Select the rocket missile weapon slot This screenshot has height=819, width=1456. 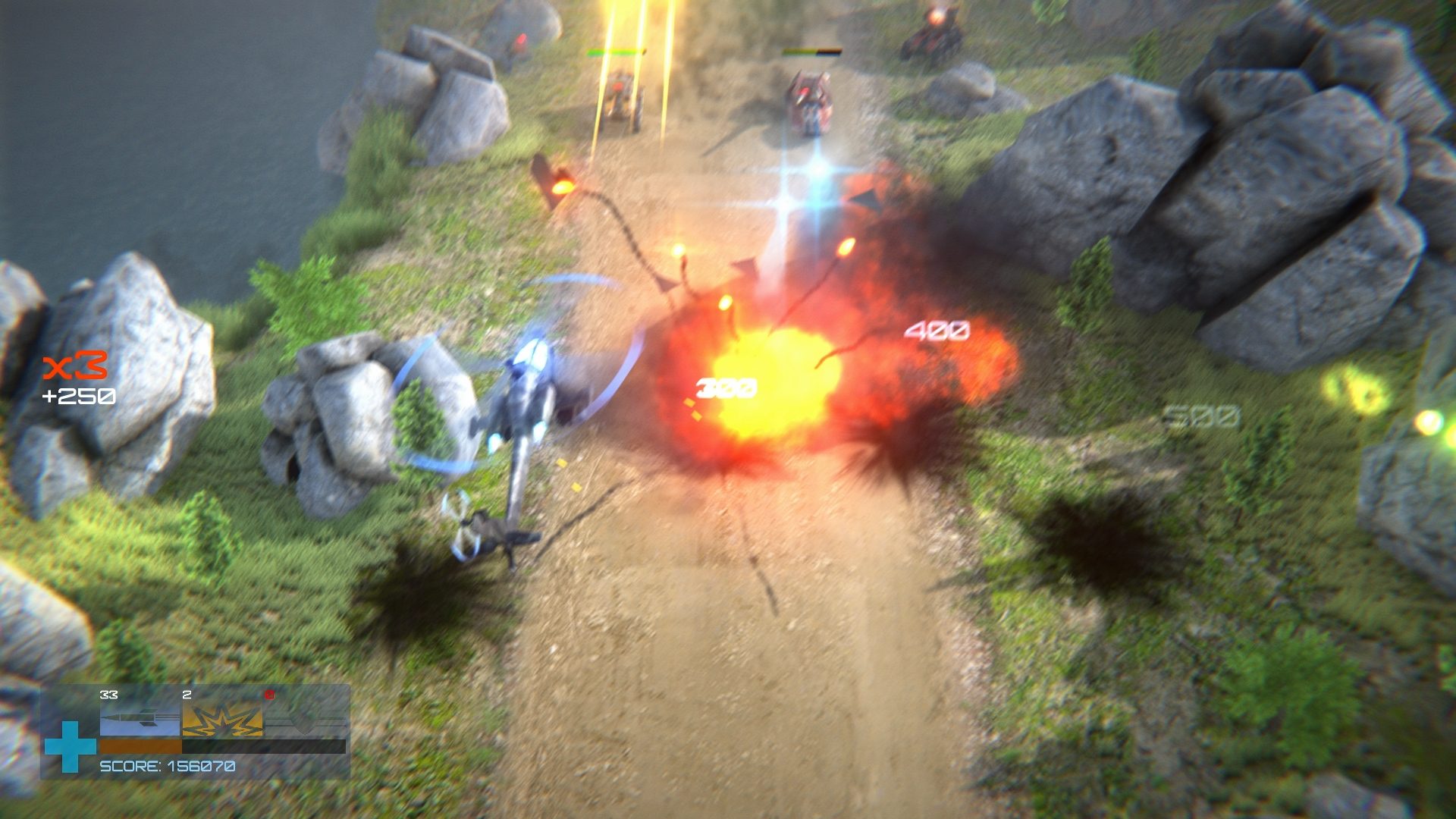click(x=140, y=719)
